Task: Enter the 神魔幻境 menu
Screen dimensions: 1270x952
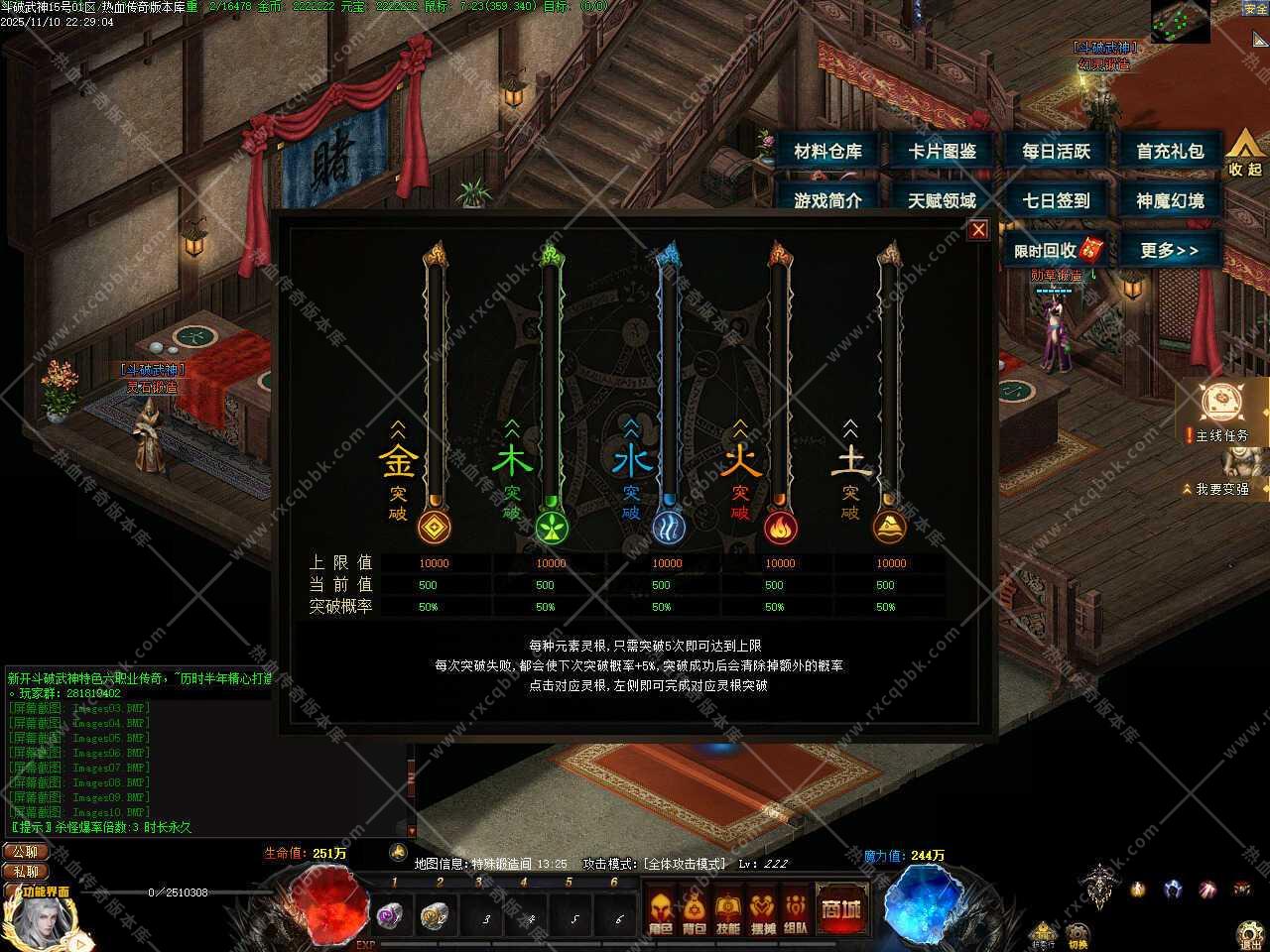Action: (1170, 200)
